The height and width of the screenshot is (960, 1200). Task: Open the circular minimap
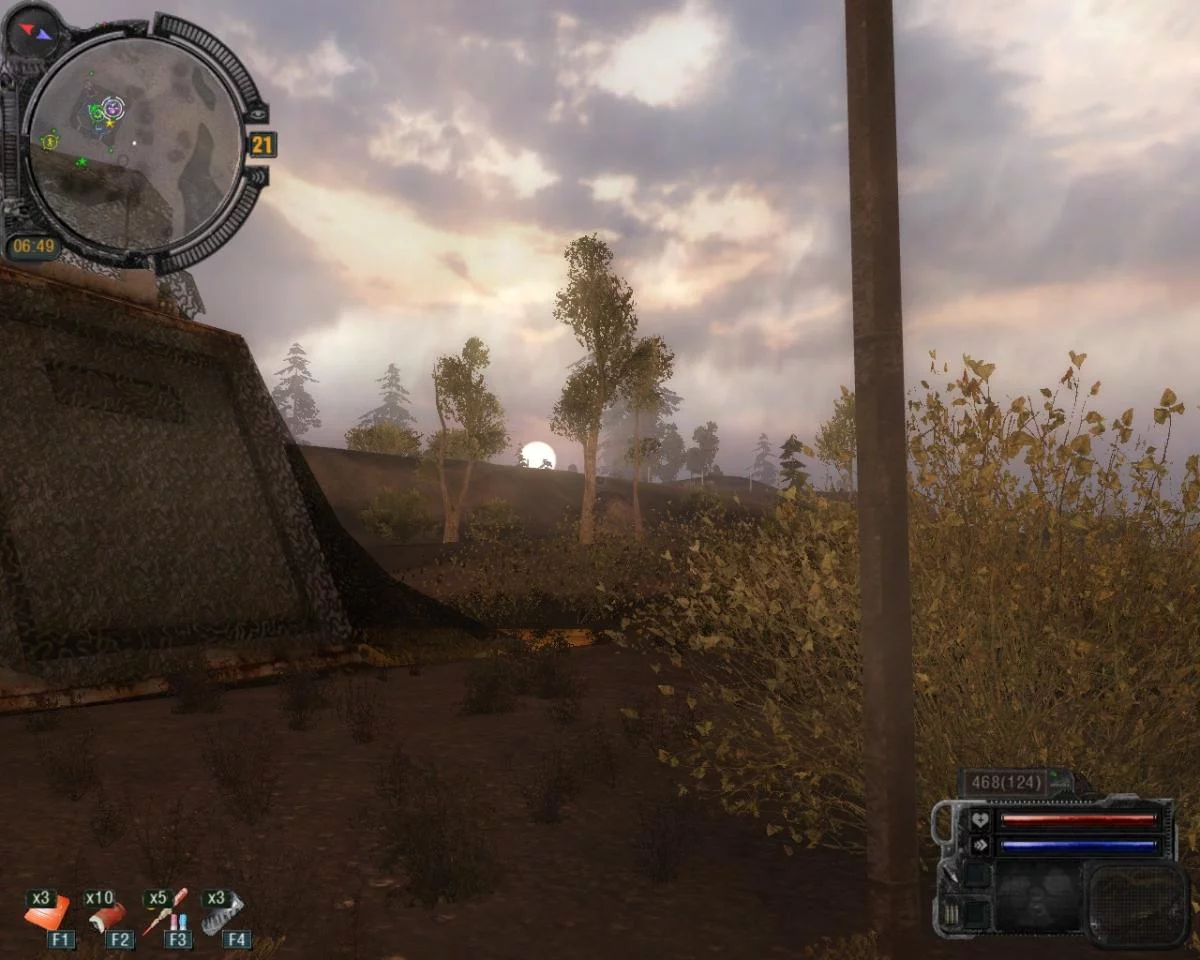tap(135, 145)
